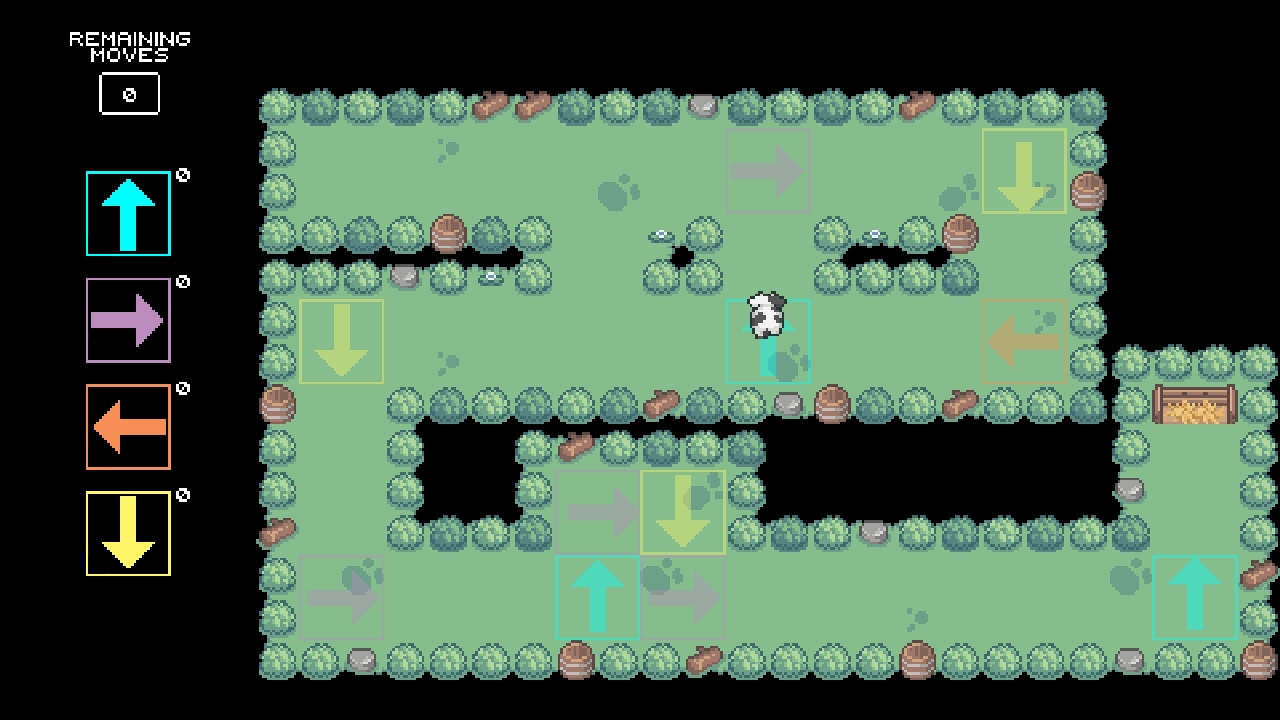Select the purple right-arrow move in the sidebar
Viewport: 1280px width, 720px height.
point(128,320)
